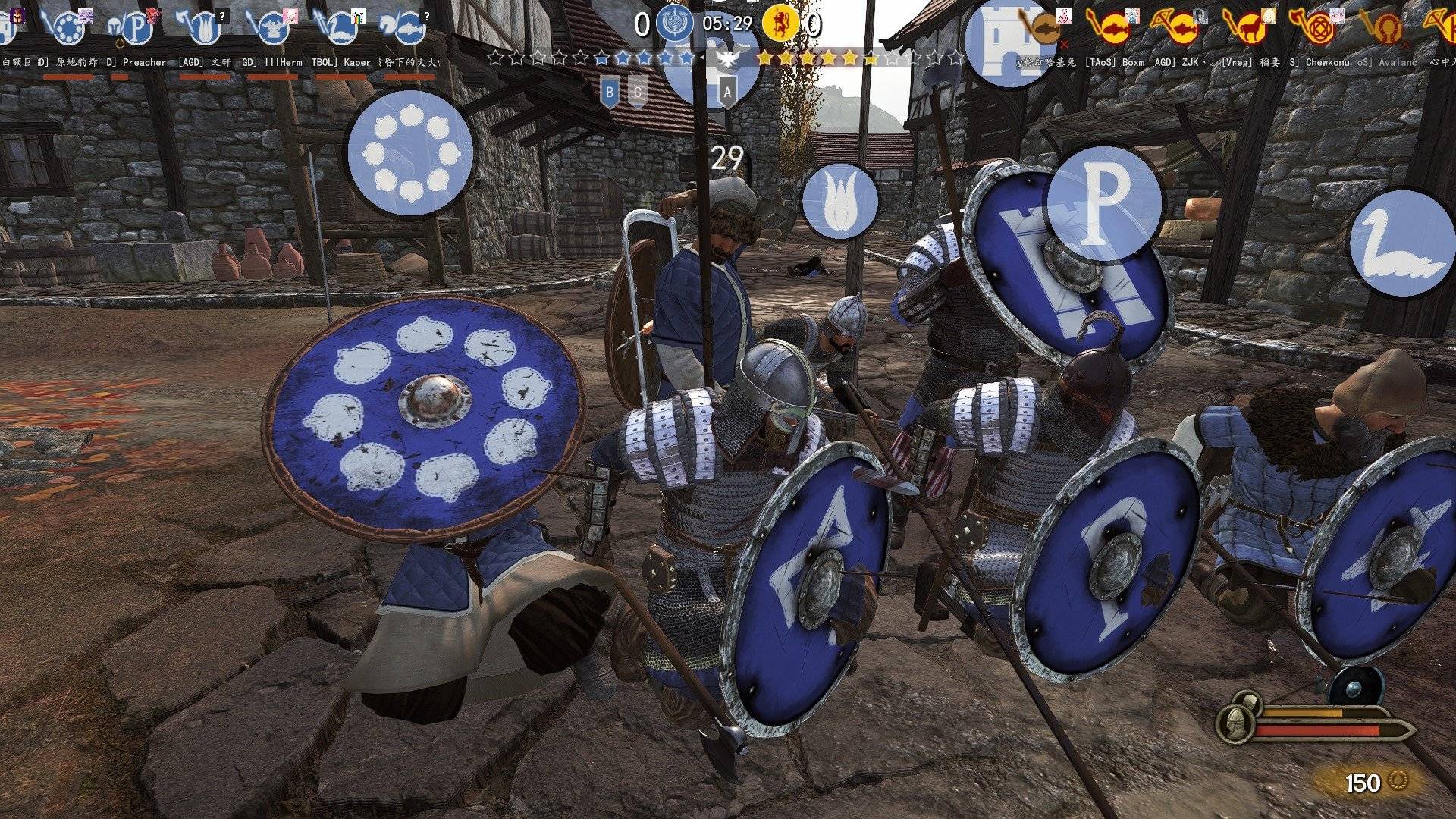This screenshot has width=1456, height=819.
Task: Select the 原地豹炸 player entry
Action: click(68, 30)
